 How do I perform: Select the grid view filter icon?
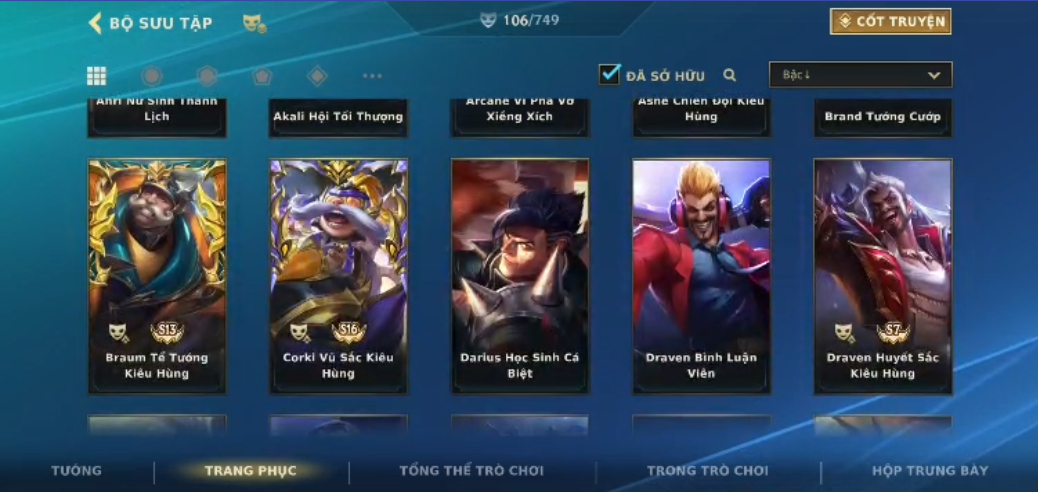pos(97,76)
